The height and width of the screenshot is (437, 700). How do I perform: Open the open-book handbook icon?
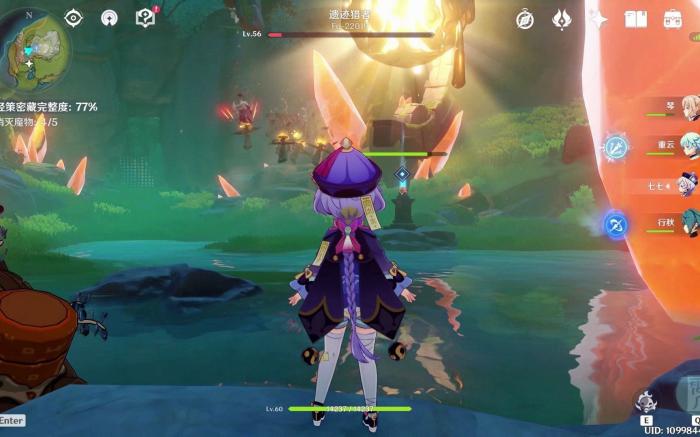pos(635,19)
